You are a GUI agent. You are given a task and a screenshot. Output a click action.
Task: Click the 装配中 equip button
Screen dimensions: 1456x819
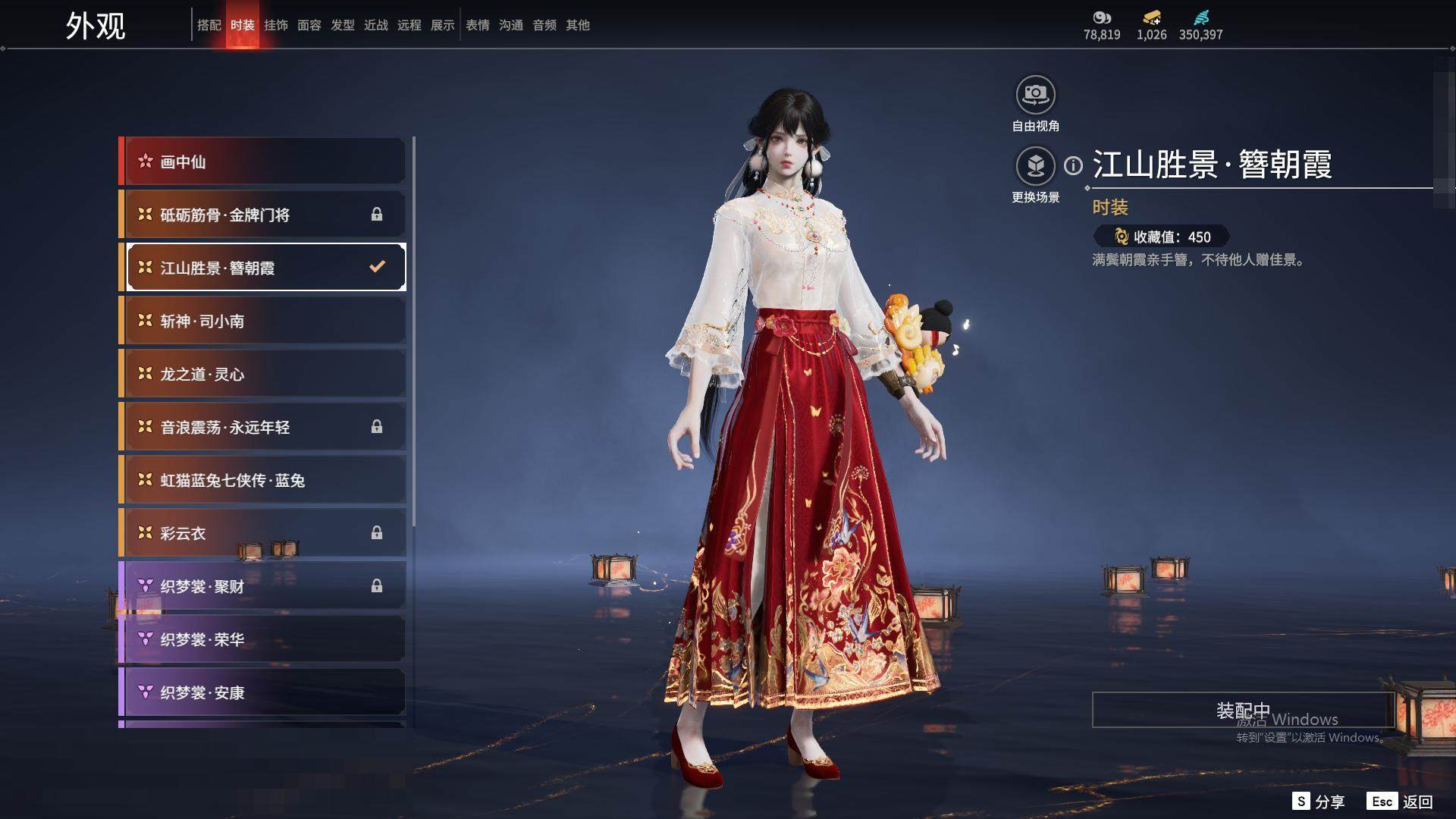(1242, 710)
